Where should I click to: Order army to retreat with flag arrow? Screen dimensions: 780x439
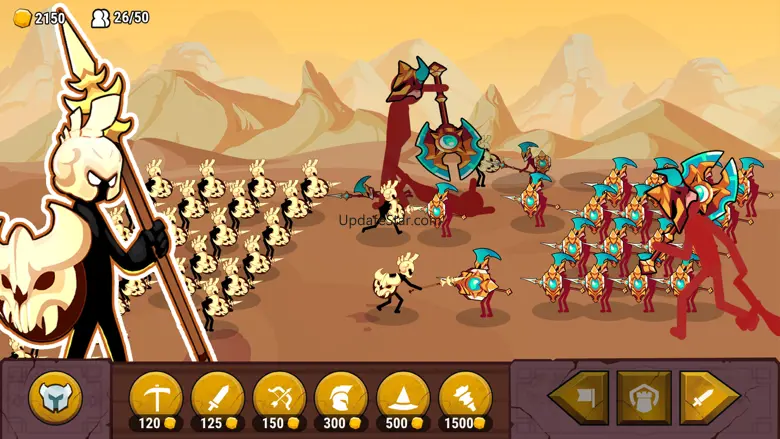[x=579, y=398]
